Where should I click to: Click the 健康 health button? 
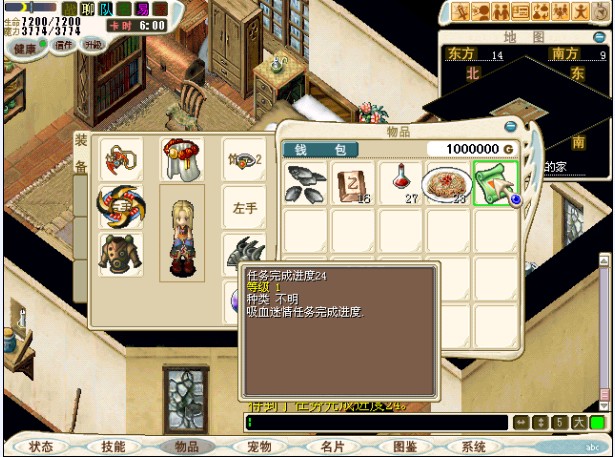[18, 48]
